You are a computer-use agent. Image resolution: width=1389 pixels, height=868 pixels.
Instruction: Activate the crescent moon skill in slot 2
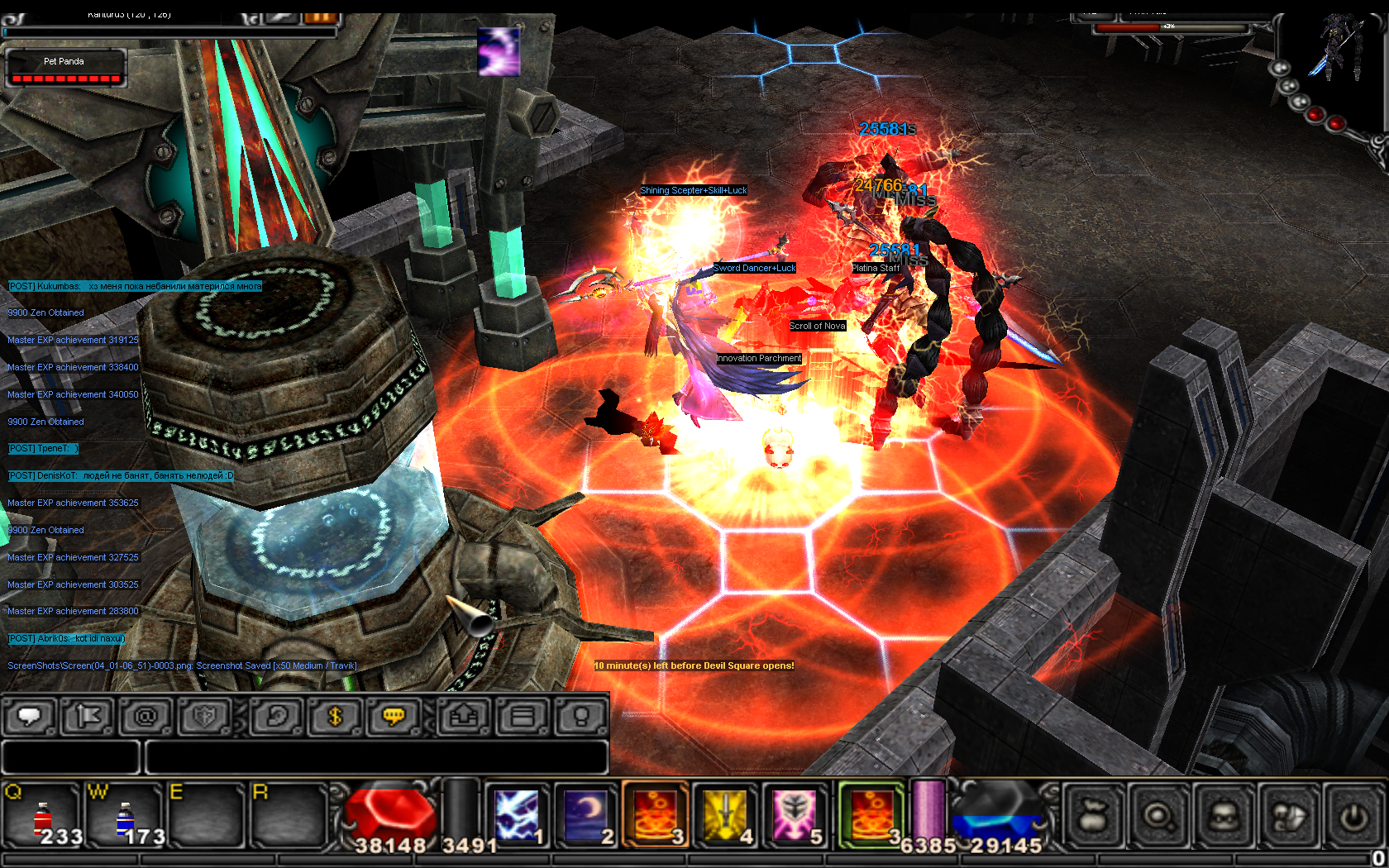pyautogui.click(x=586, y=816)
